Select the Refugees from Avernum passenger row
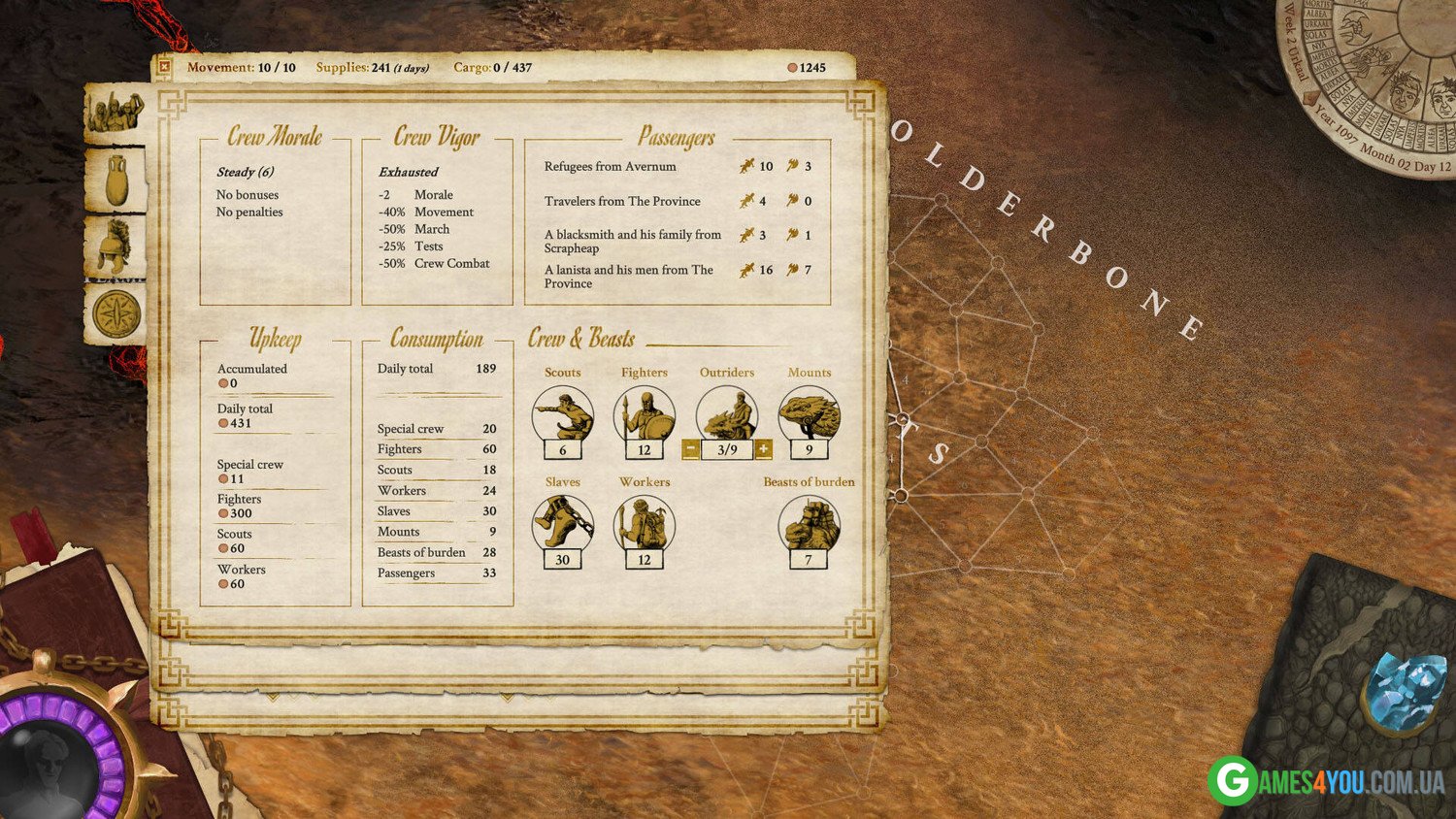The image size is (1456, 819). 611,167
